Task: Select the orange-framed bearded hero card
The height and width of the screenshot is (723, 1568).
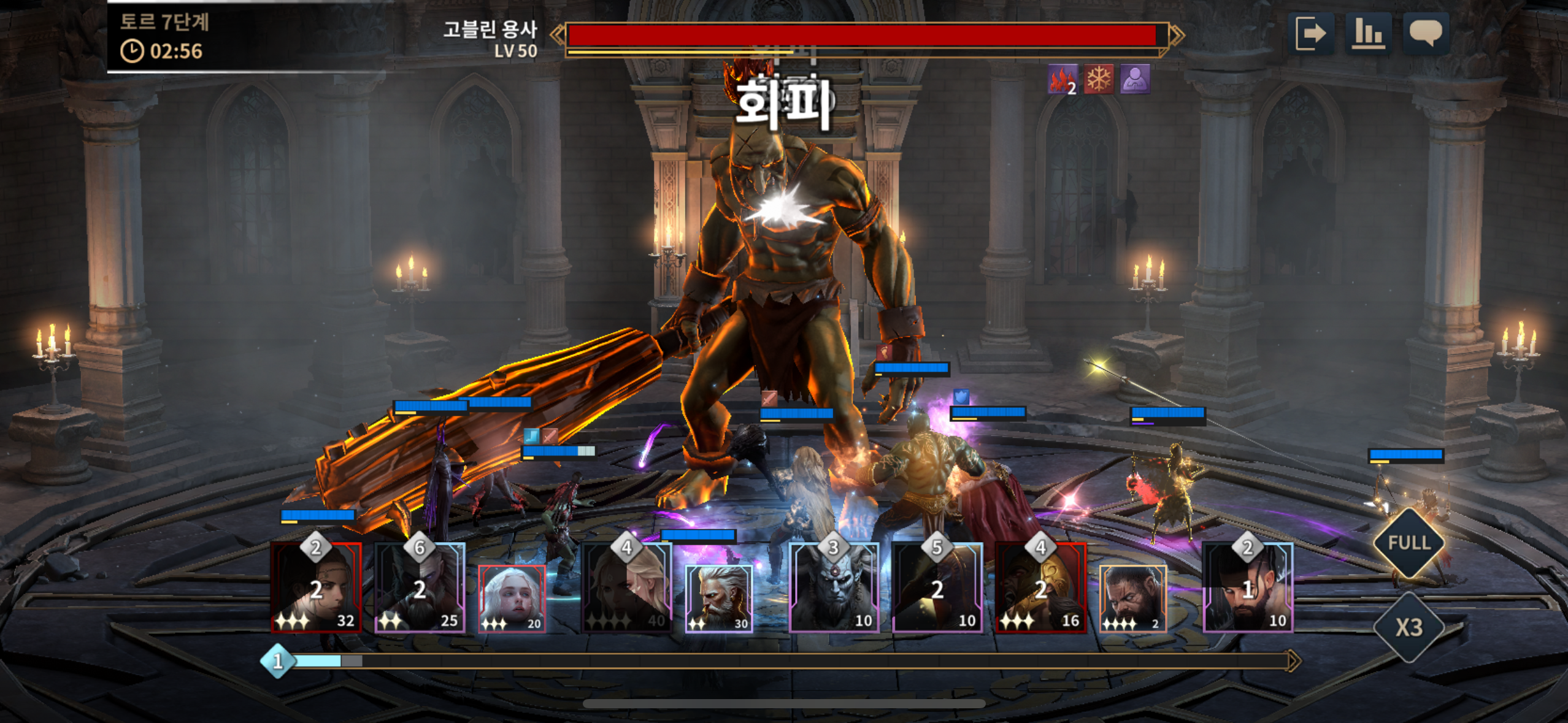Action: (x=1132, y=599)
